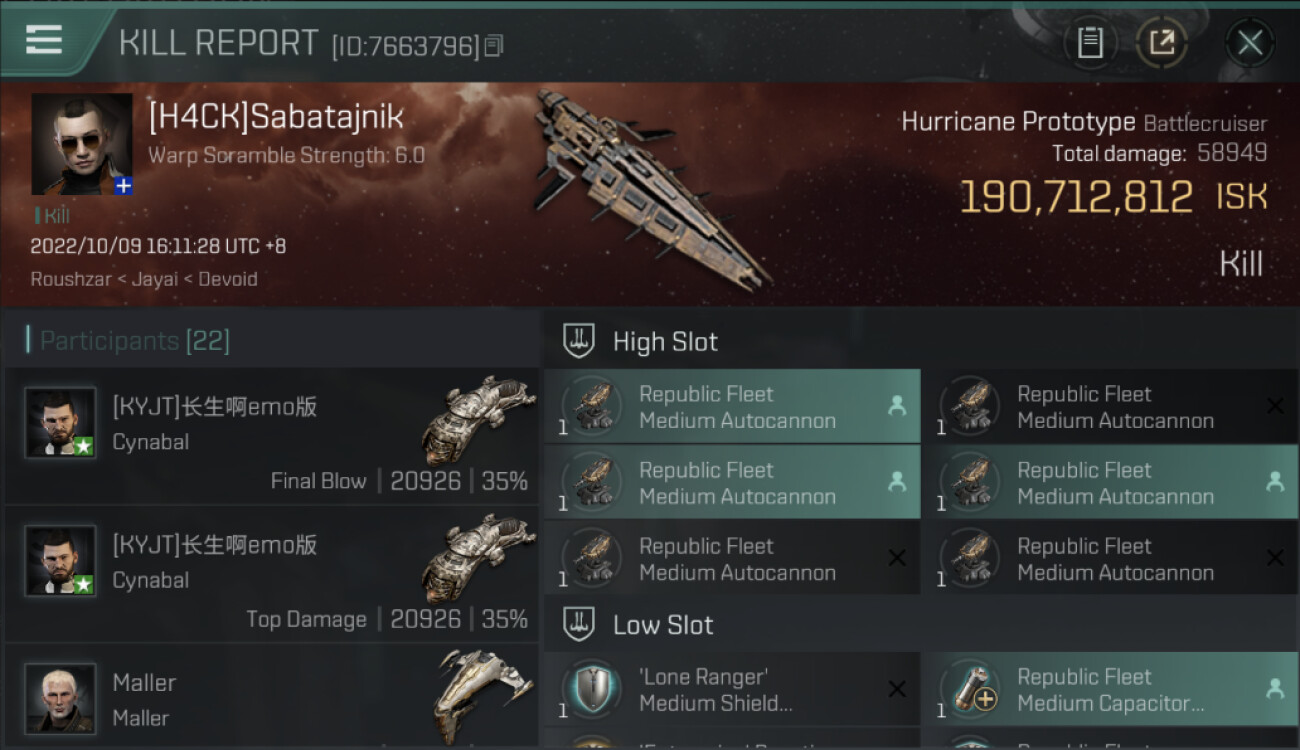
Task: Click the Hurricane Prototype ship name
Action: point(1018,122)
